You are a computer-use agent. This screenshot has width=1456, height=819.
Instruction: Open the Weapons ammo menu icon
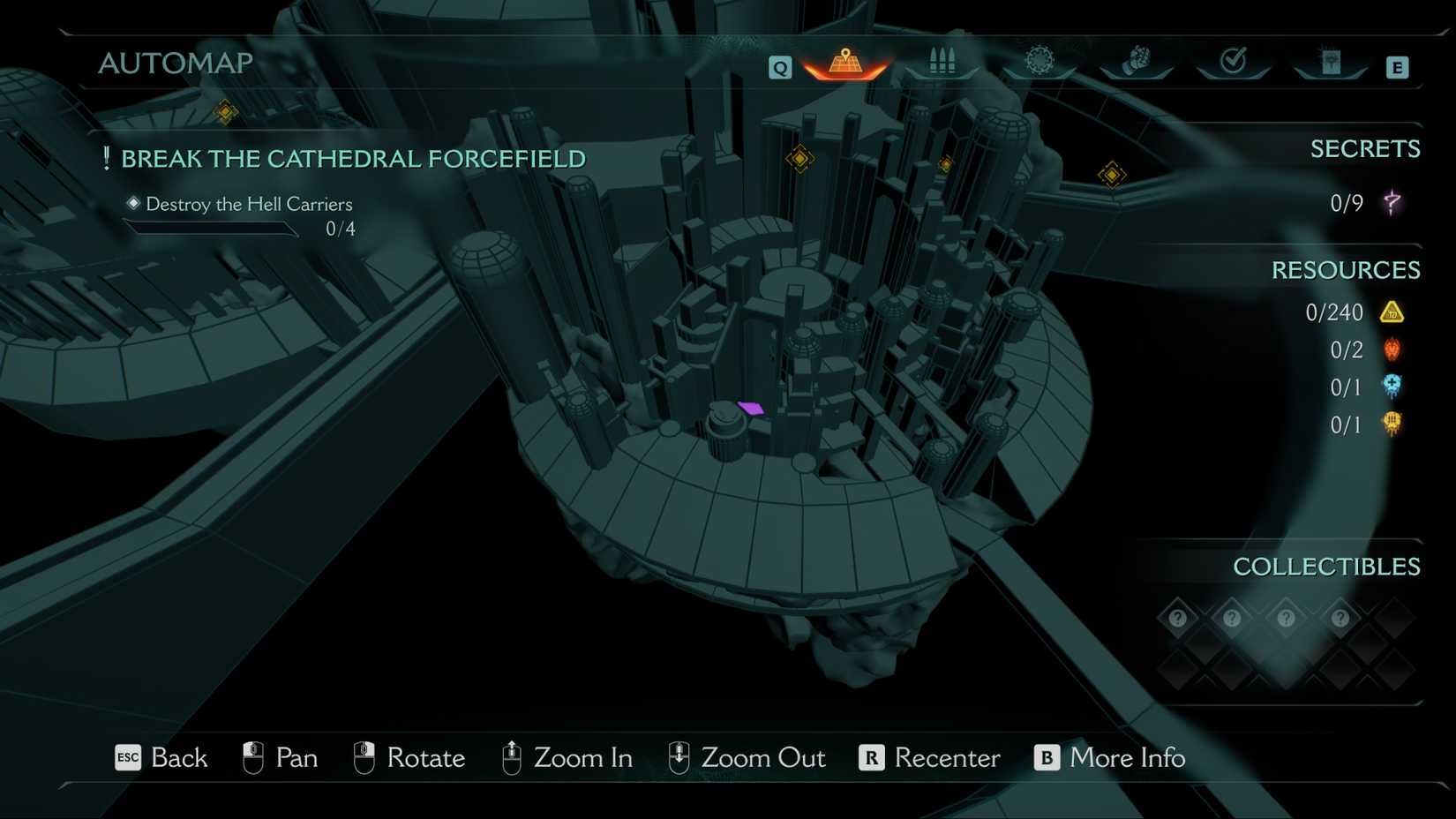[942, 60]
